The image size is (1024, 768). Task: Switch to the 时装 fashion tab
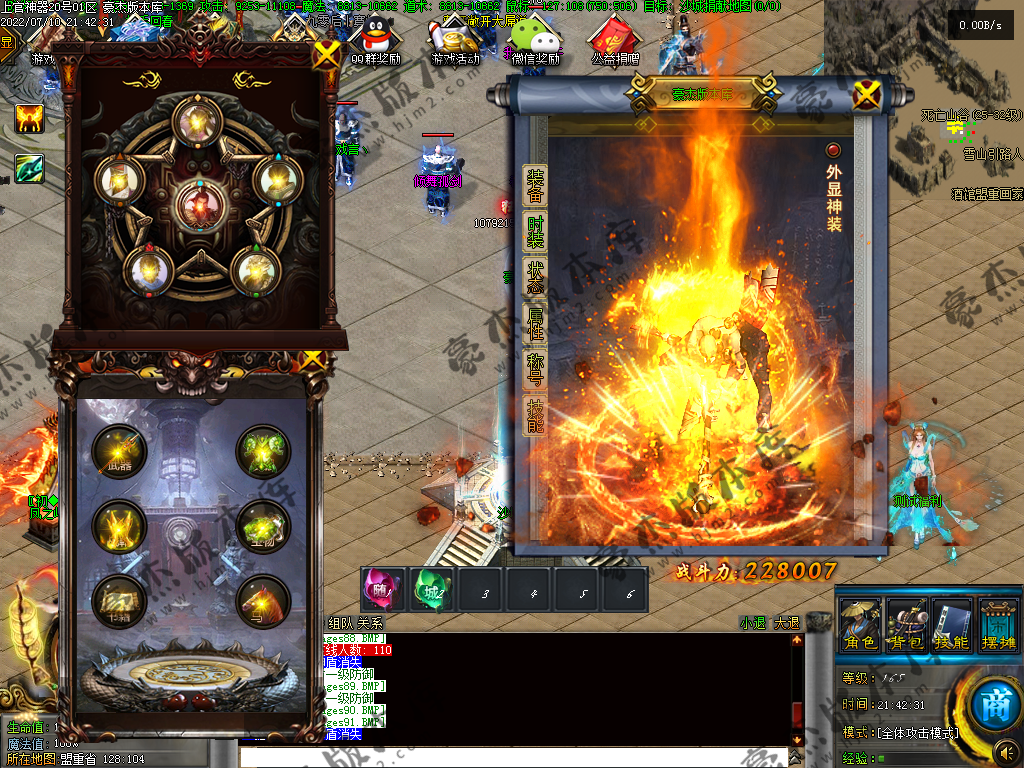(535, 232)
